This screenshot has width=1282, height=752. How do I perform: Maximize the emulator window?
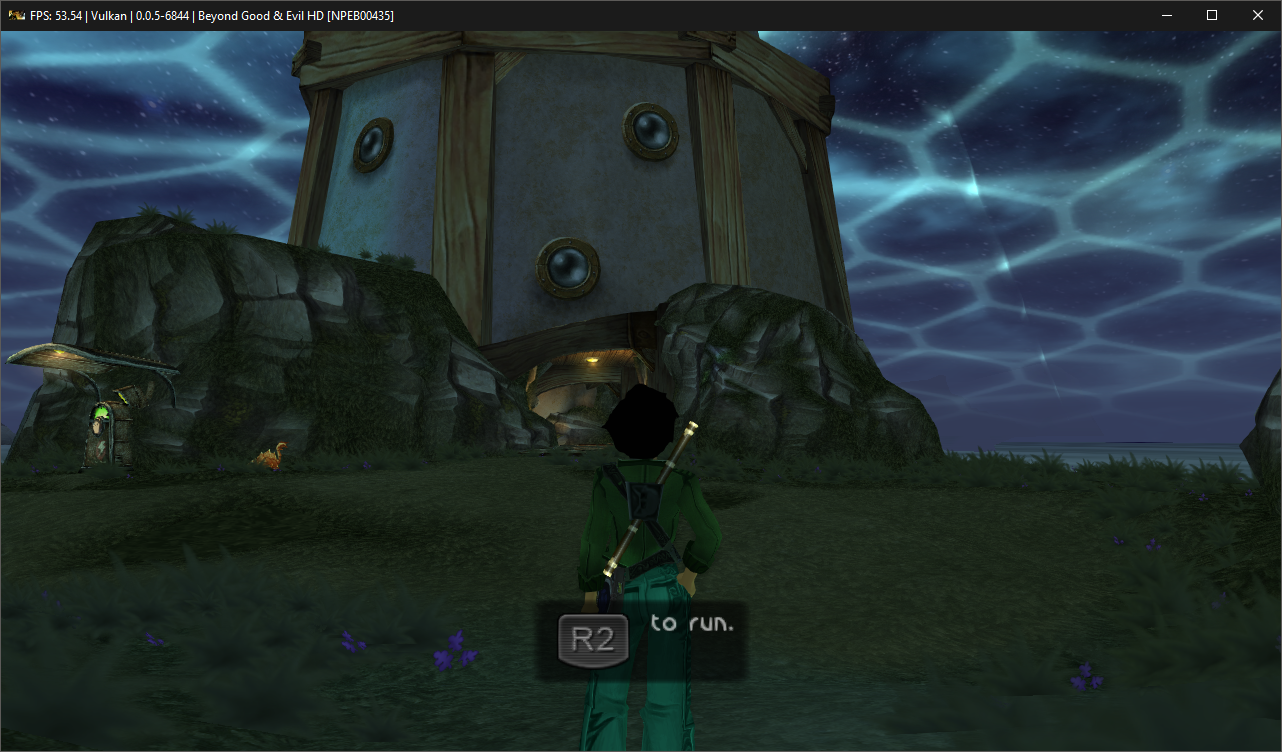click(x=1212, y=15)
